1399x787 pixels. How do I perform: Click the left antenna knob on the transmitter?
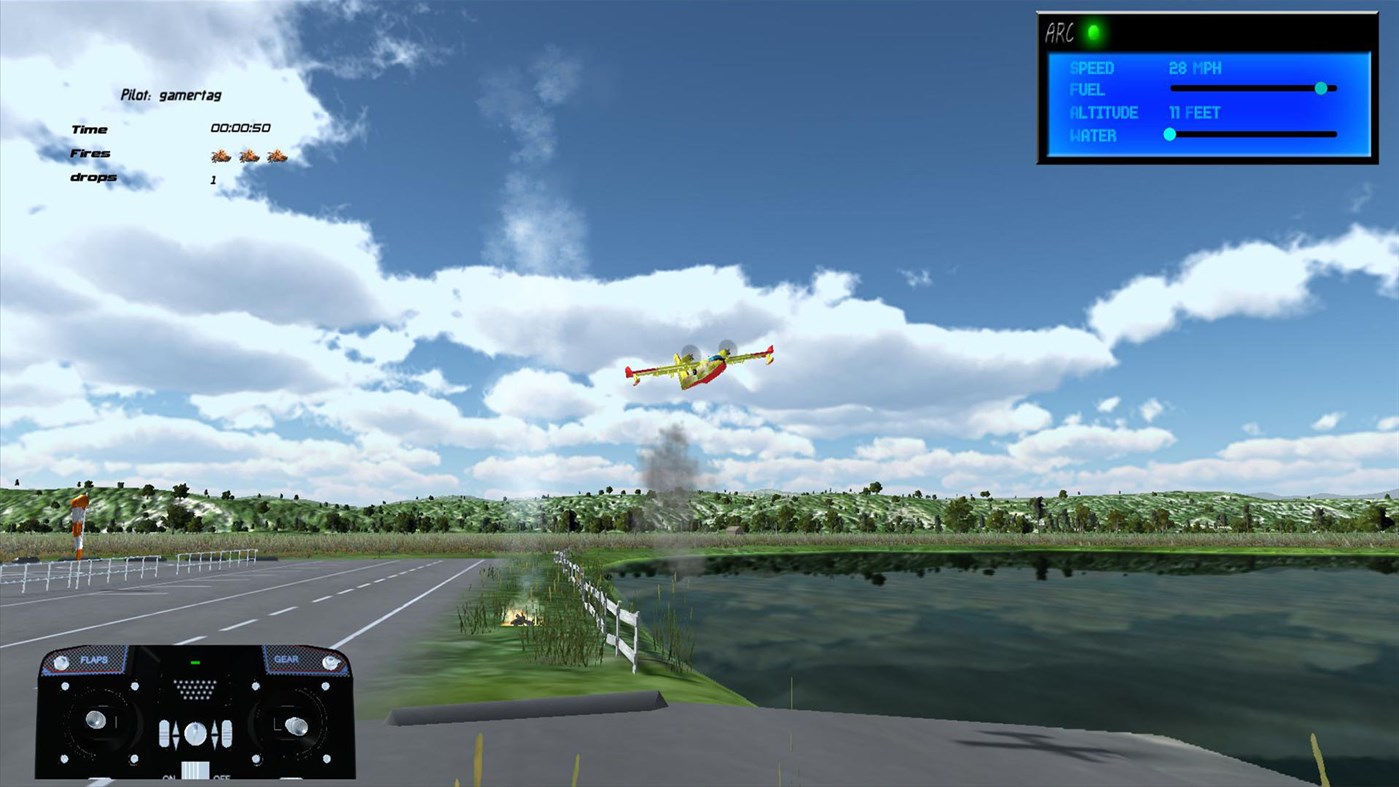pos(60,661)
